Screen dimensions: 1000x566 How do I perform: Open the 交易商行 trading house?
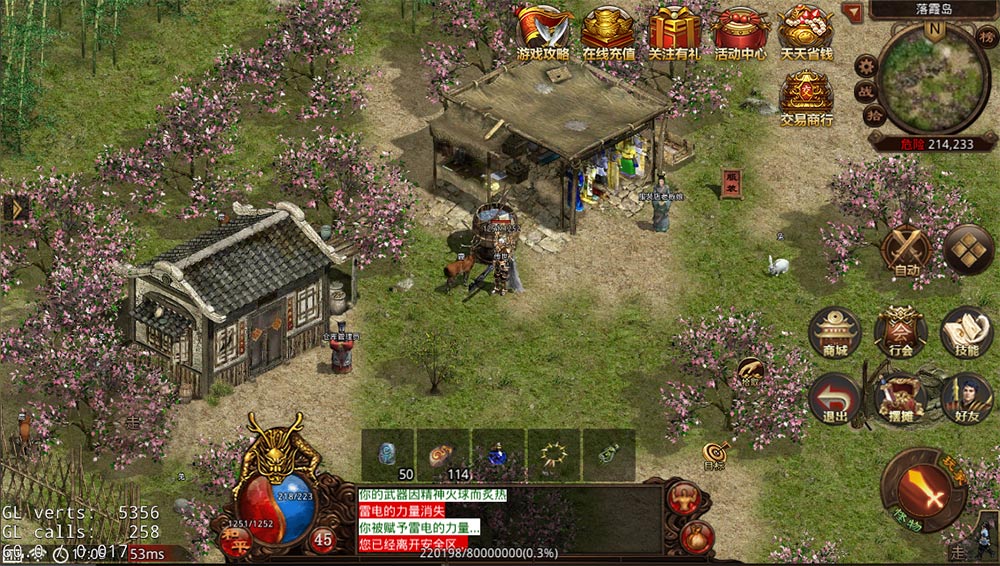tap(806, 99)
